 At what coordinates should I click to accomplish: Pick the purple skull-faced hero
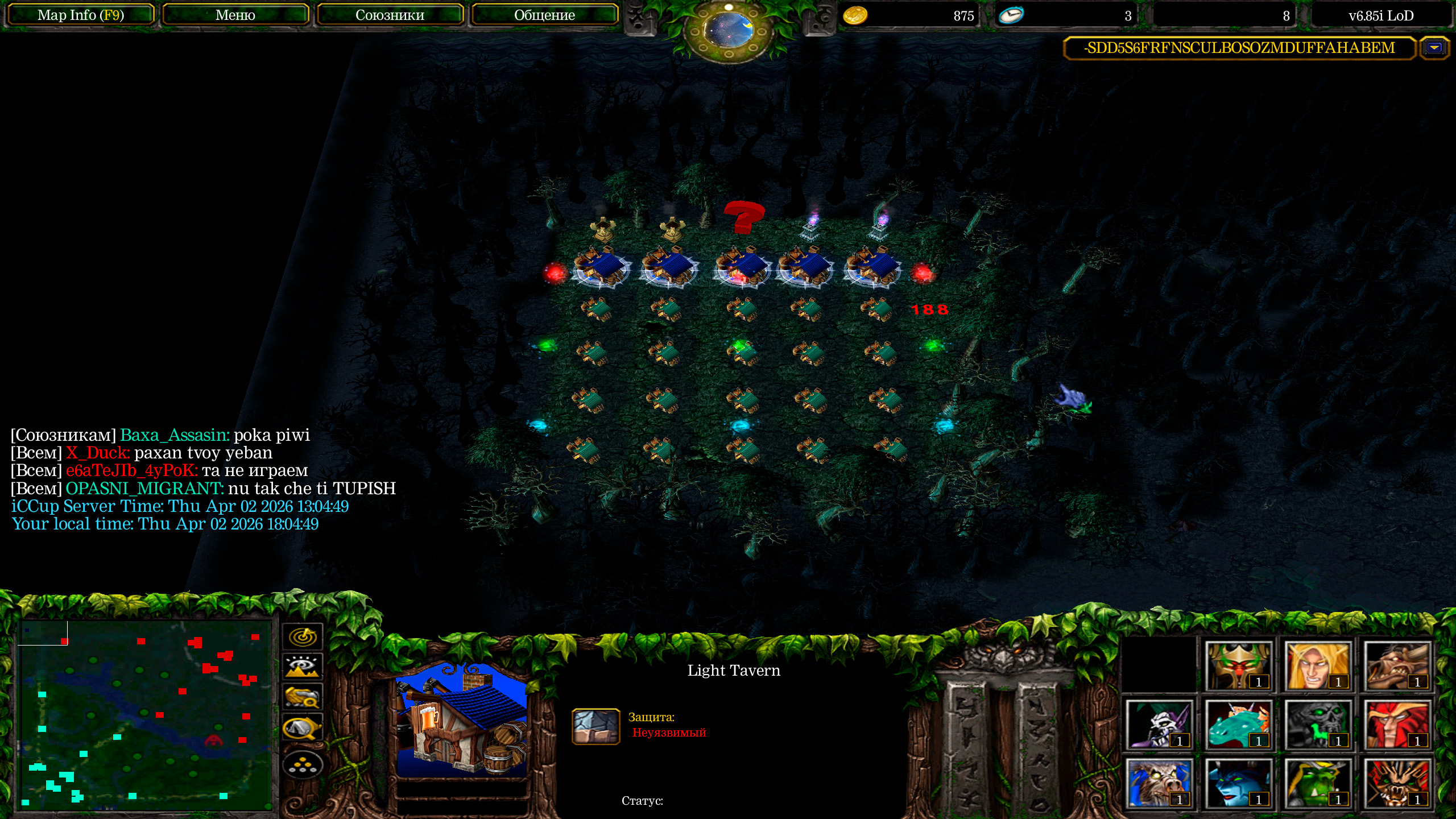[1159, 725]
